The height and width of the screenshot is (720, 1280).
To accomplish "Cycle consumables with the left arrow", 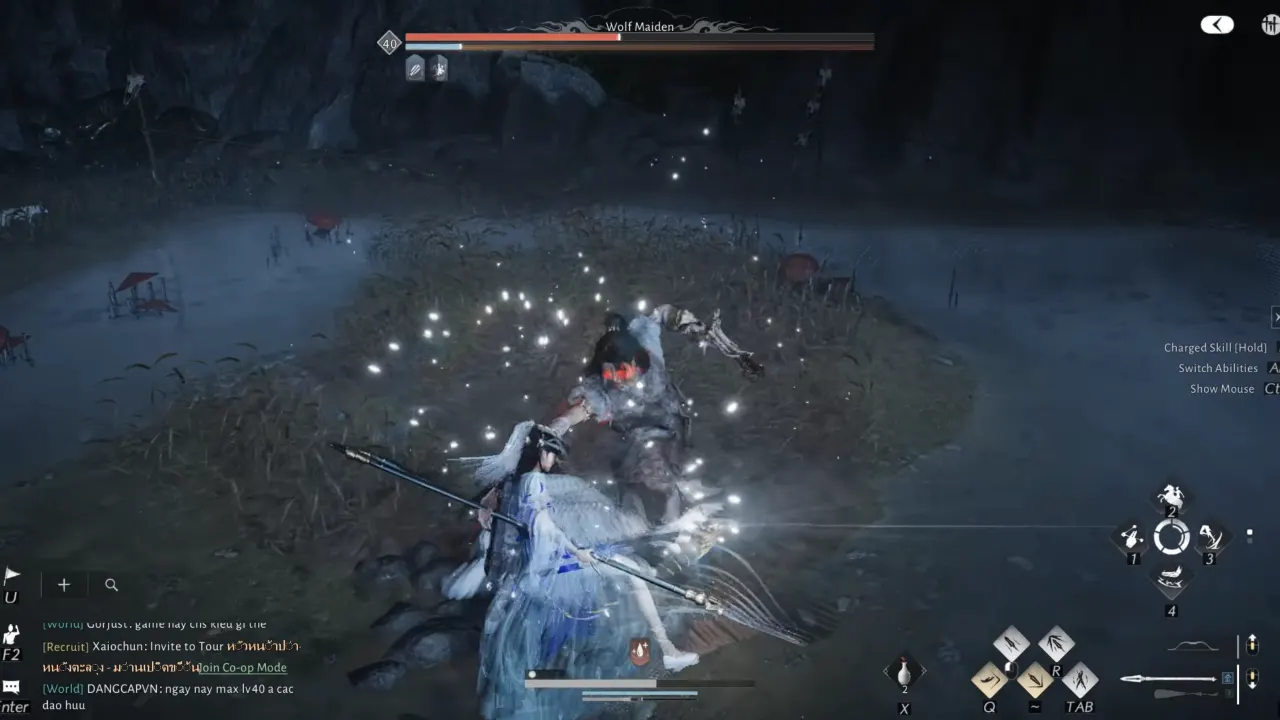I will tap(887, 670).
